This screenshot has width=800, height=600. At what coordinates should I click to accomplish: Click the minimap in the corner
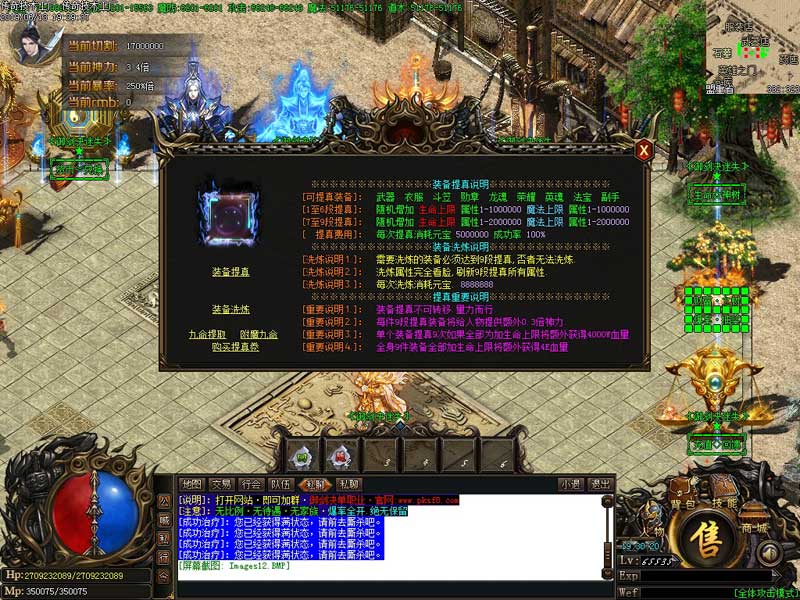point(748,50)
